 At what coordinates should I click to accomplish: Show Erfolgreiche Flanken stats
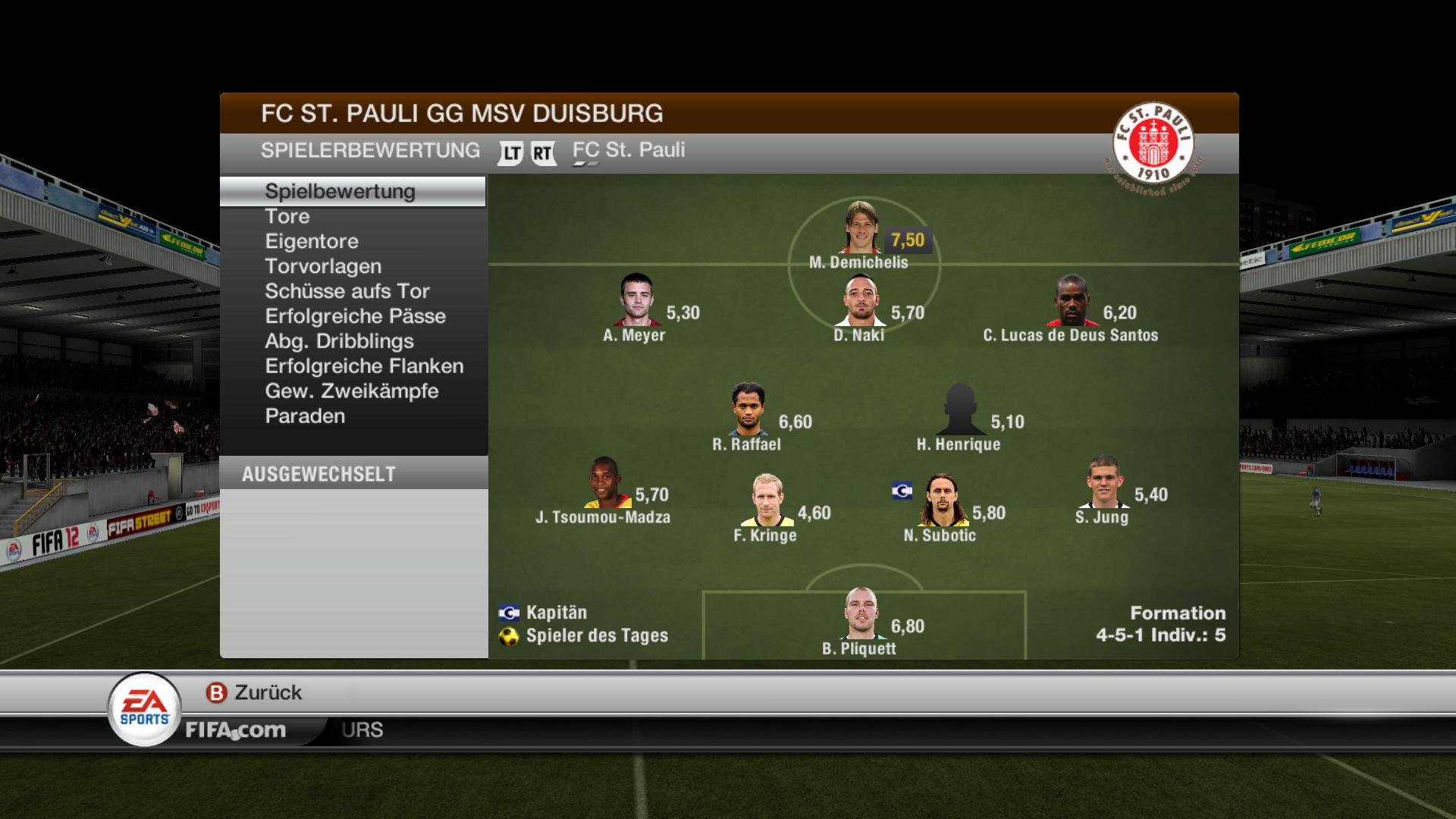coord(364,366)
